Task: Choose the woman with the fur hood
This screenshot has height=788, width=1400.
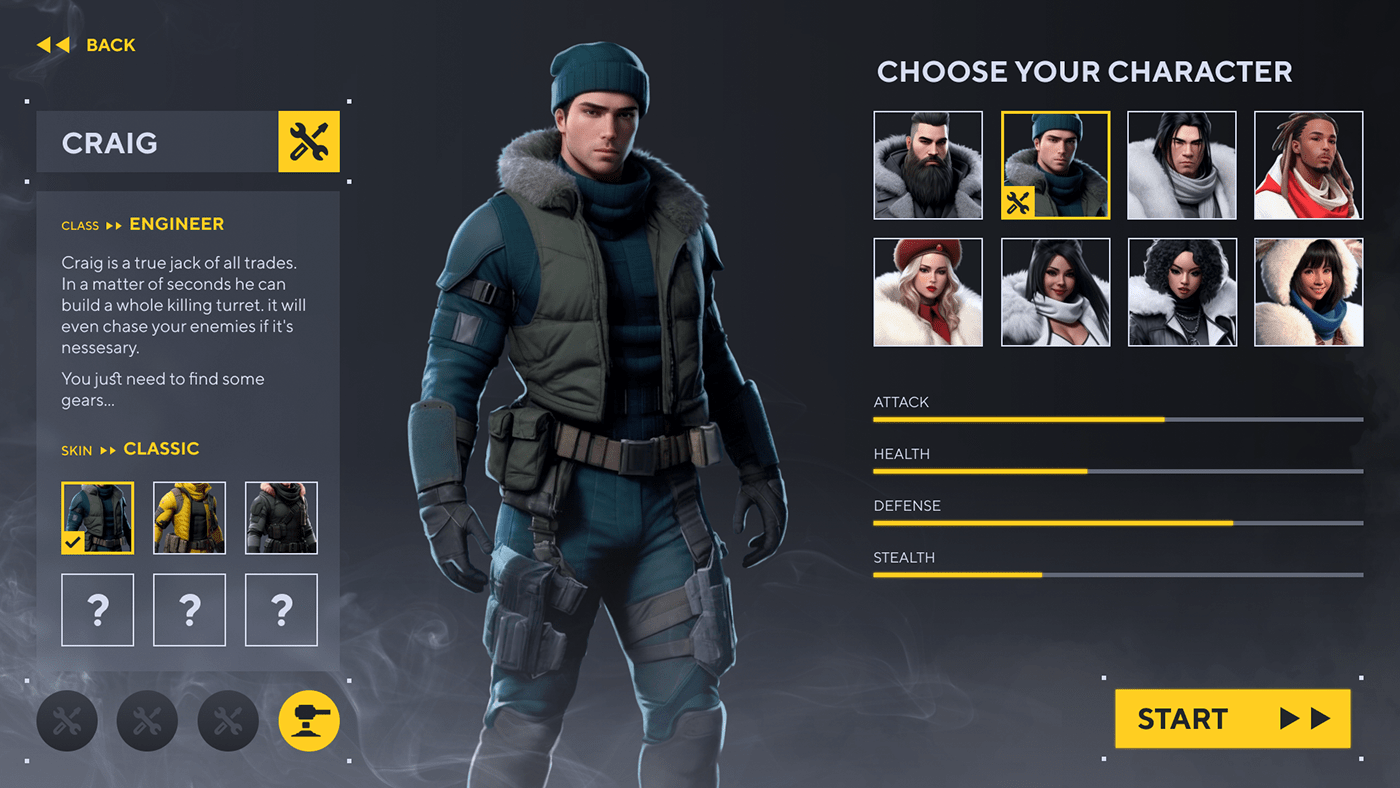Action: (1308, 292)
